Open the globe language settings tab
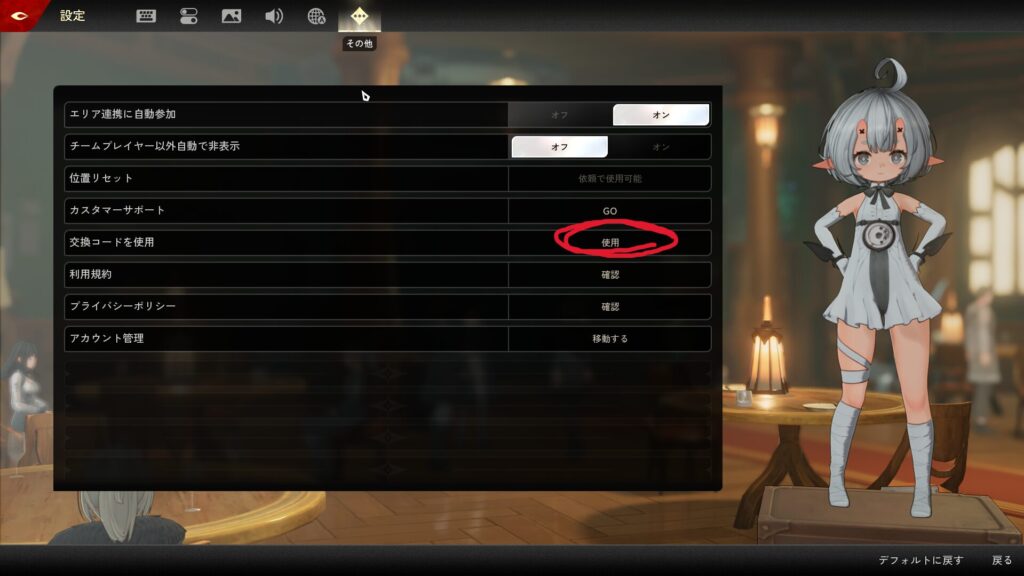Image resolution: width=1024 pixels, height=576 pixels. pos(316,16)
